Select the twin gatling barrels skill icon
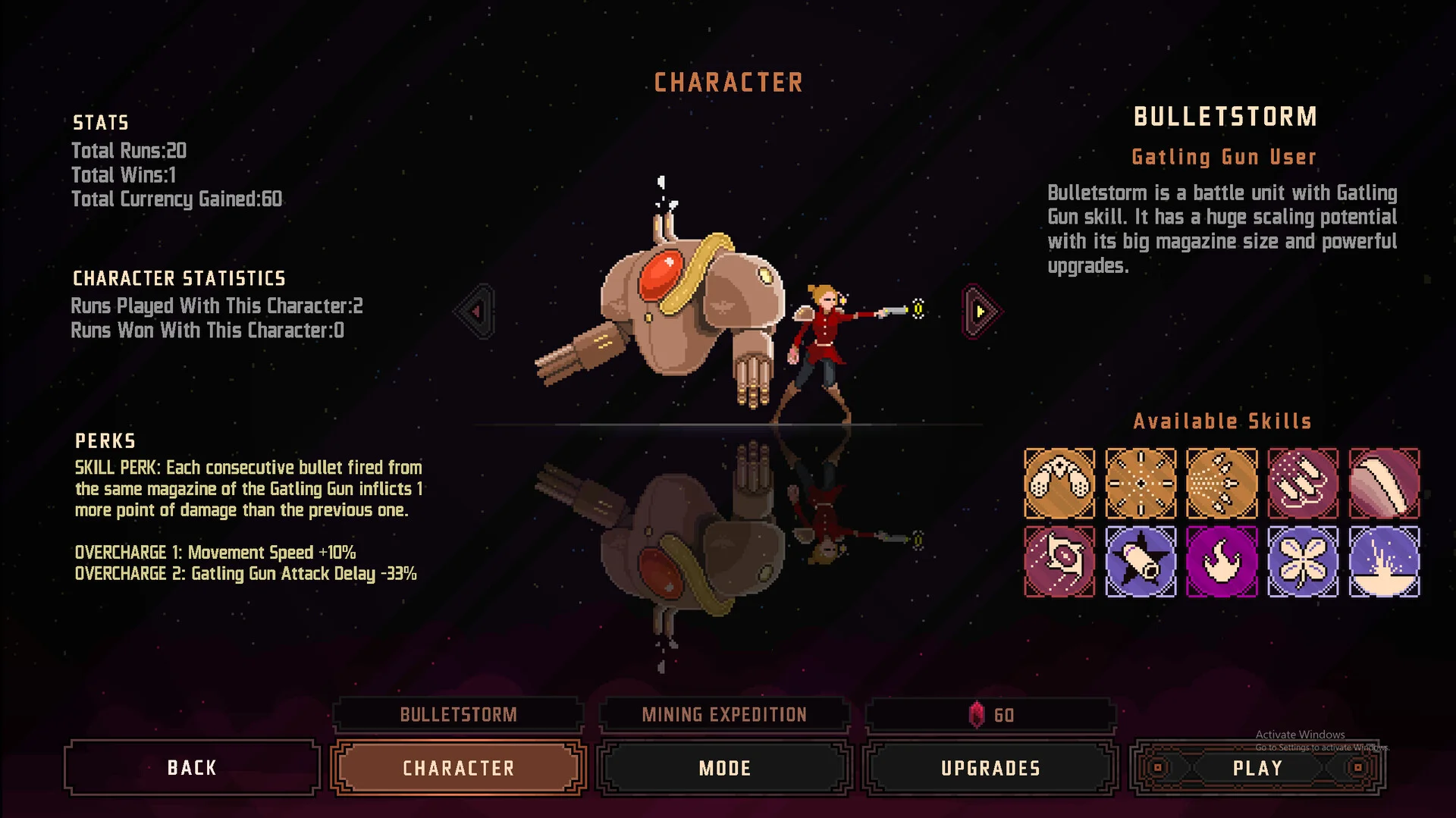The height and width of the screenshot is (818, 1456). (x=1059, y=484)
